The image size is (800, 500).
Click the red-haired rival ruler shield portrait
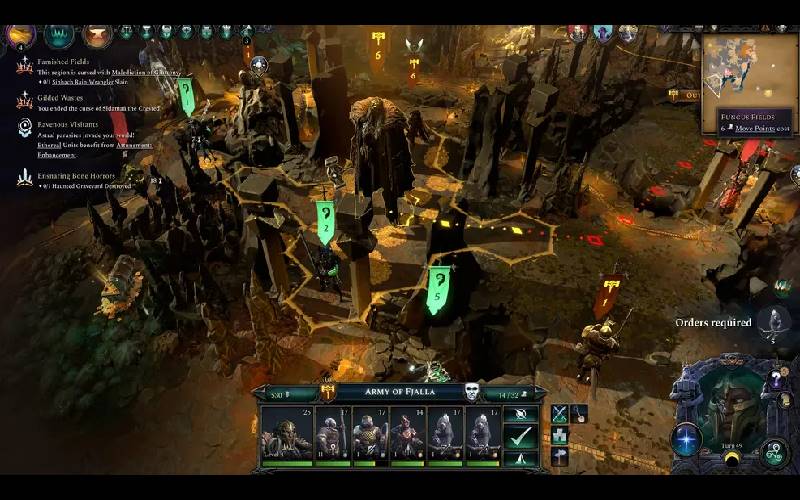[578, 33]
